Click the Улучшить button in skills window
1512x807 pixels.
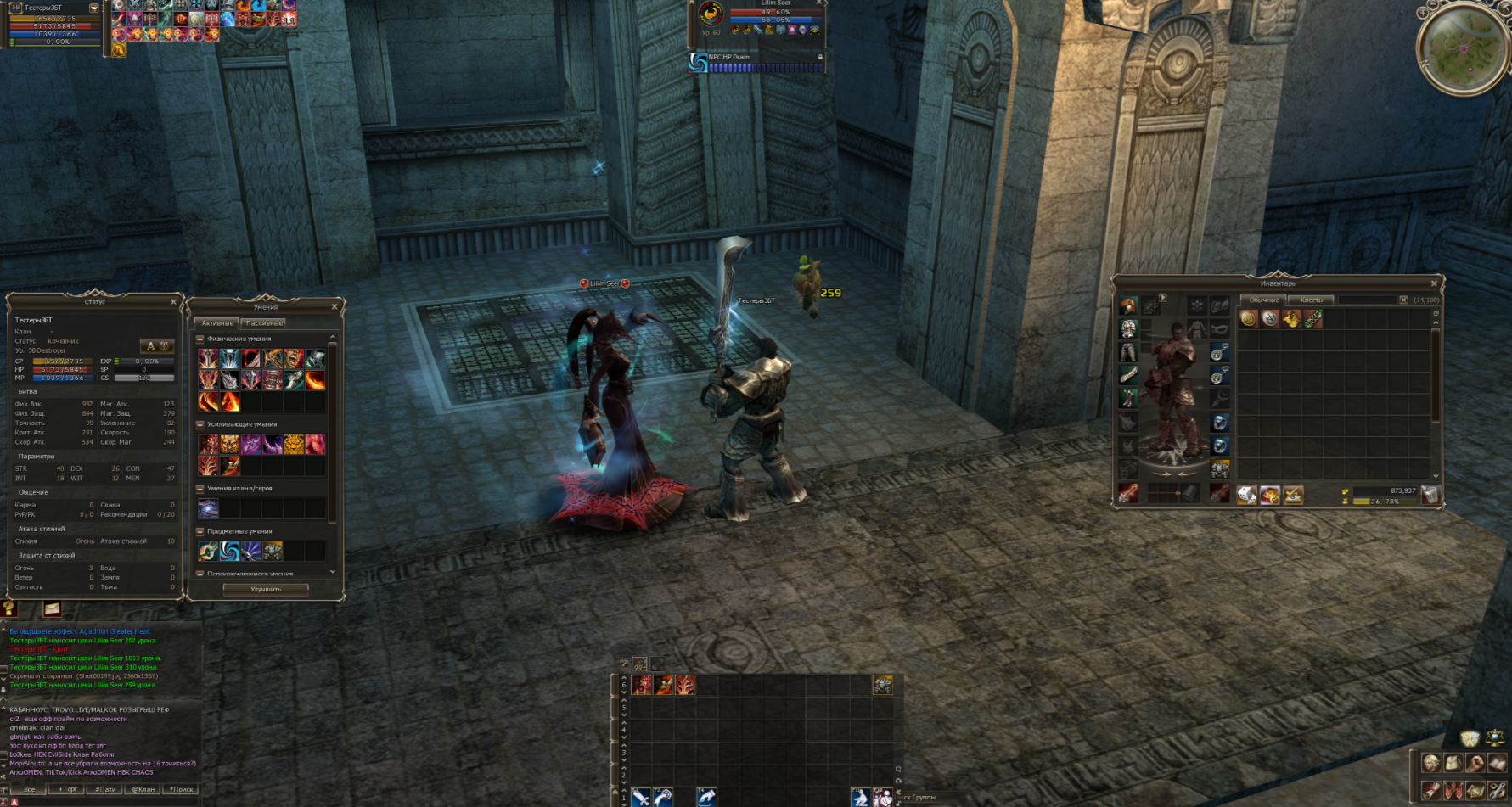coord(266,589)
